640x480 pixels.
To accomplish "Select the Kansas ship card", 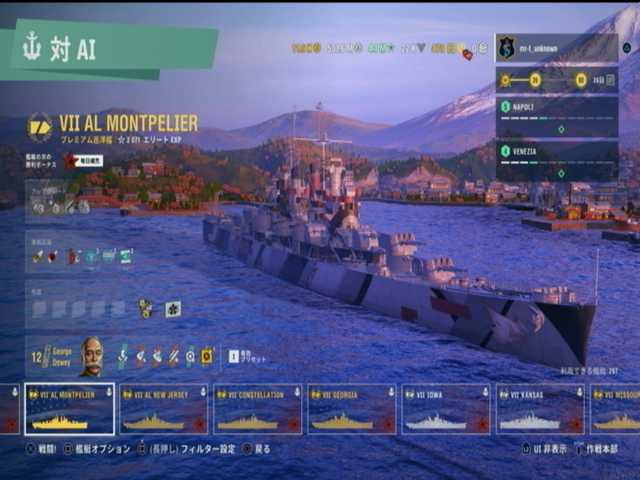I will pos(540,409).
